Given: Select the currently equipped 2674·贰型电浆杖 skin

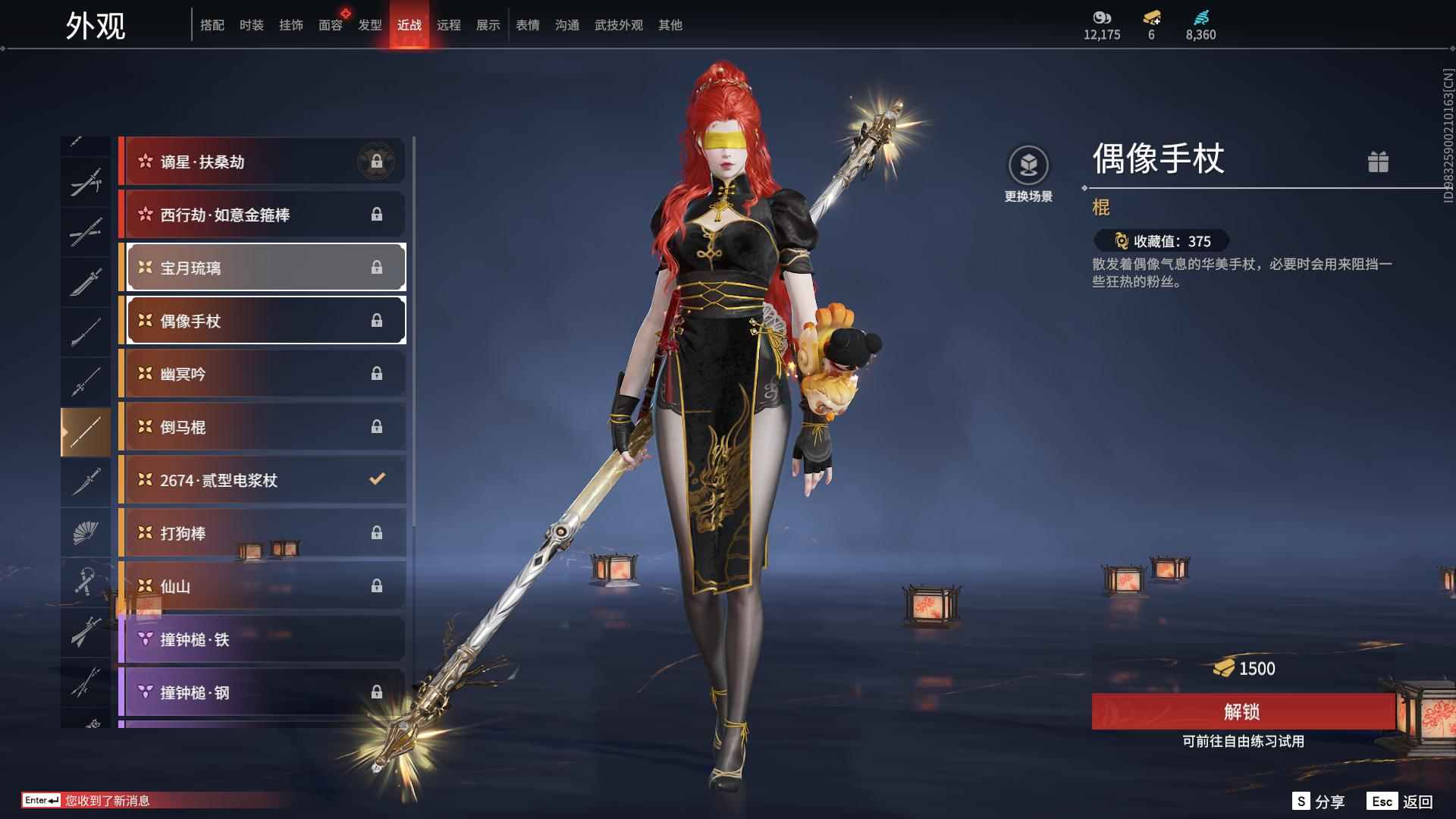Looking at the screenshot, I should [x=262, y=479].
